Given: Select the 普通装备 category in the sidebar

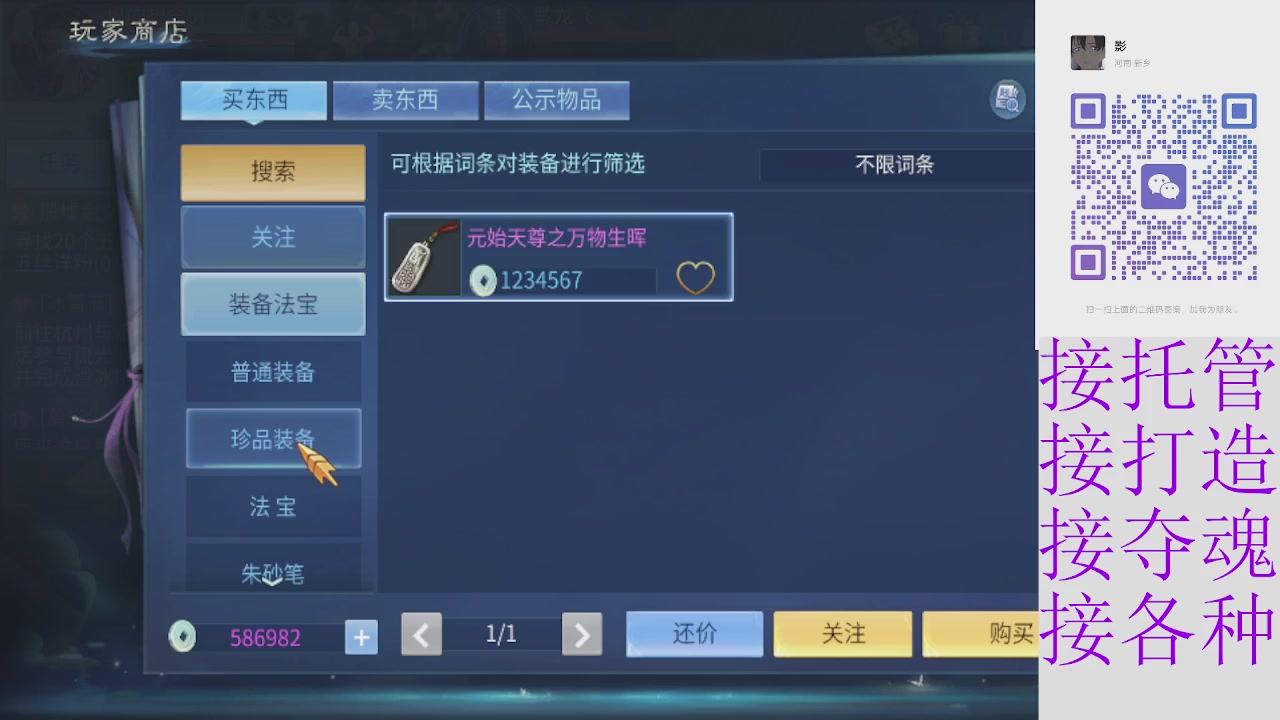Looking at the screenshot, I should tap(272, 371).
